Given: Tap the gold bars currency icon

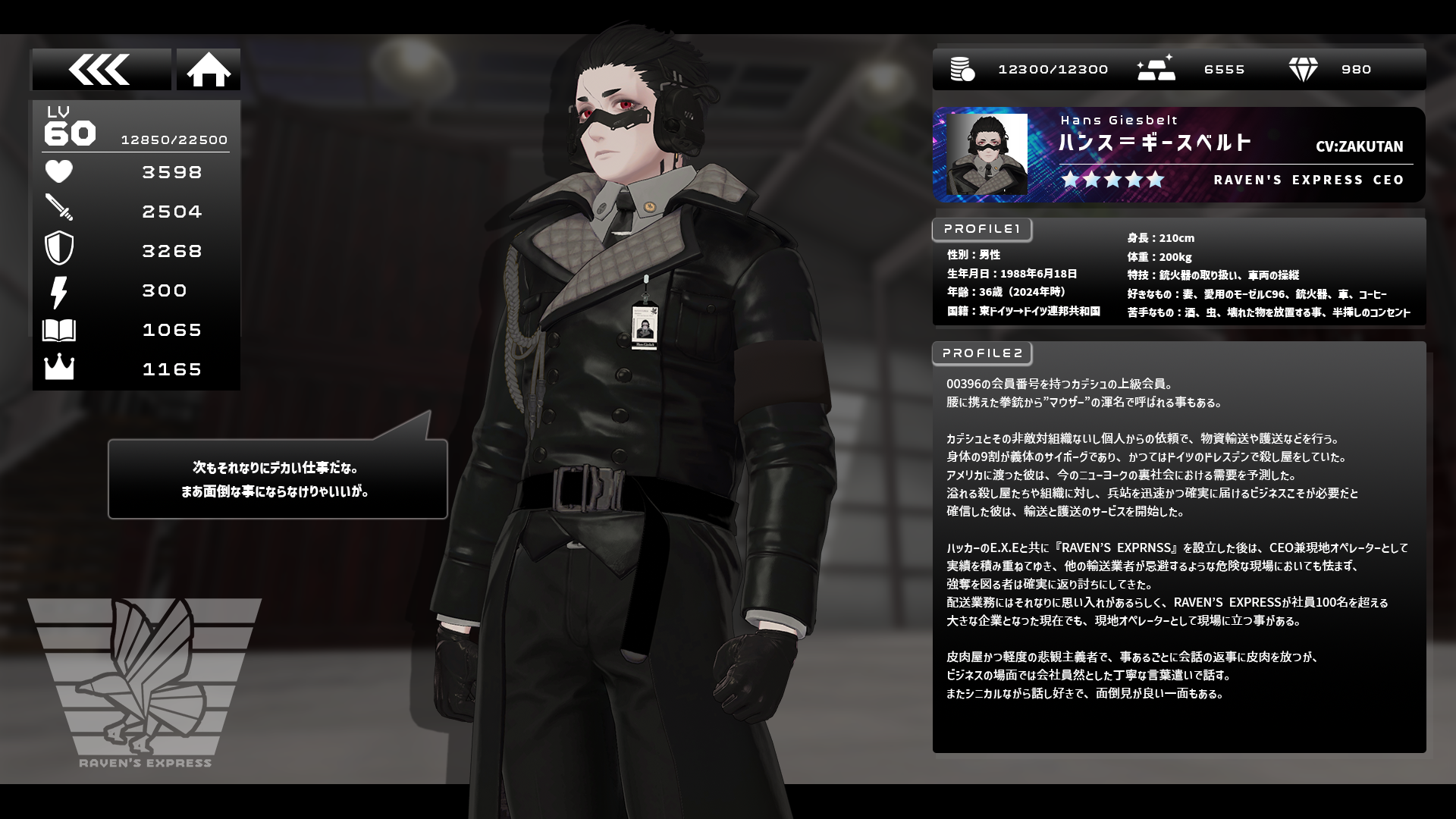Looking at the screenshot, I should click(x=1156, y=68).
